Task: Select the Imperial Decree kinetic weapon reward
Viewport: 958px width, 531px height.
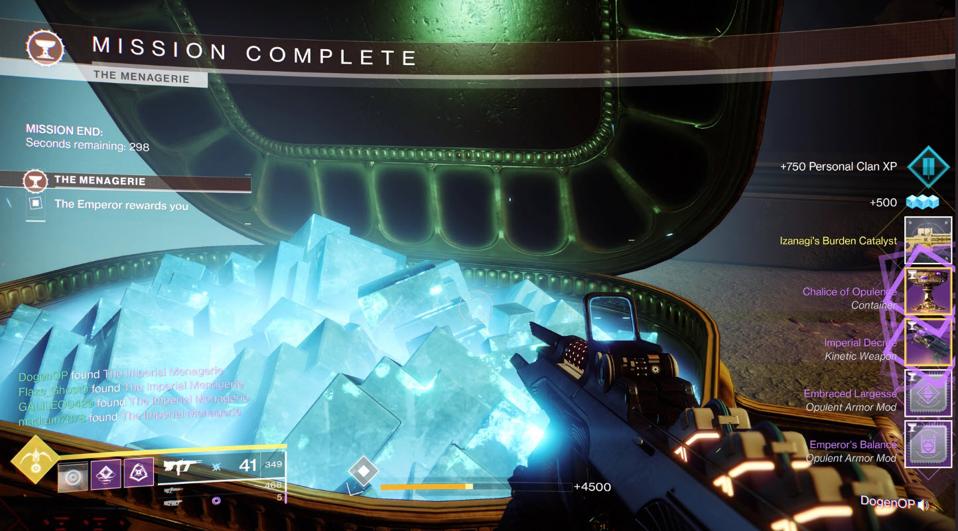Action: (927, 343)
